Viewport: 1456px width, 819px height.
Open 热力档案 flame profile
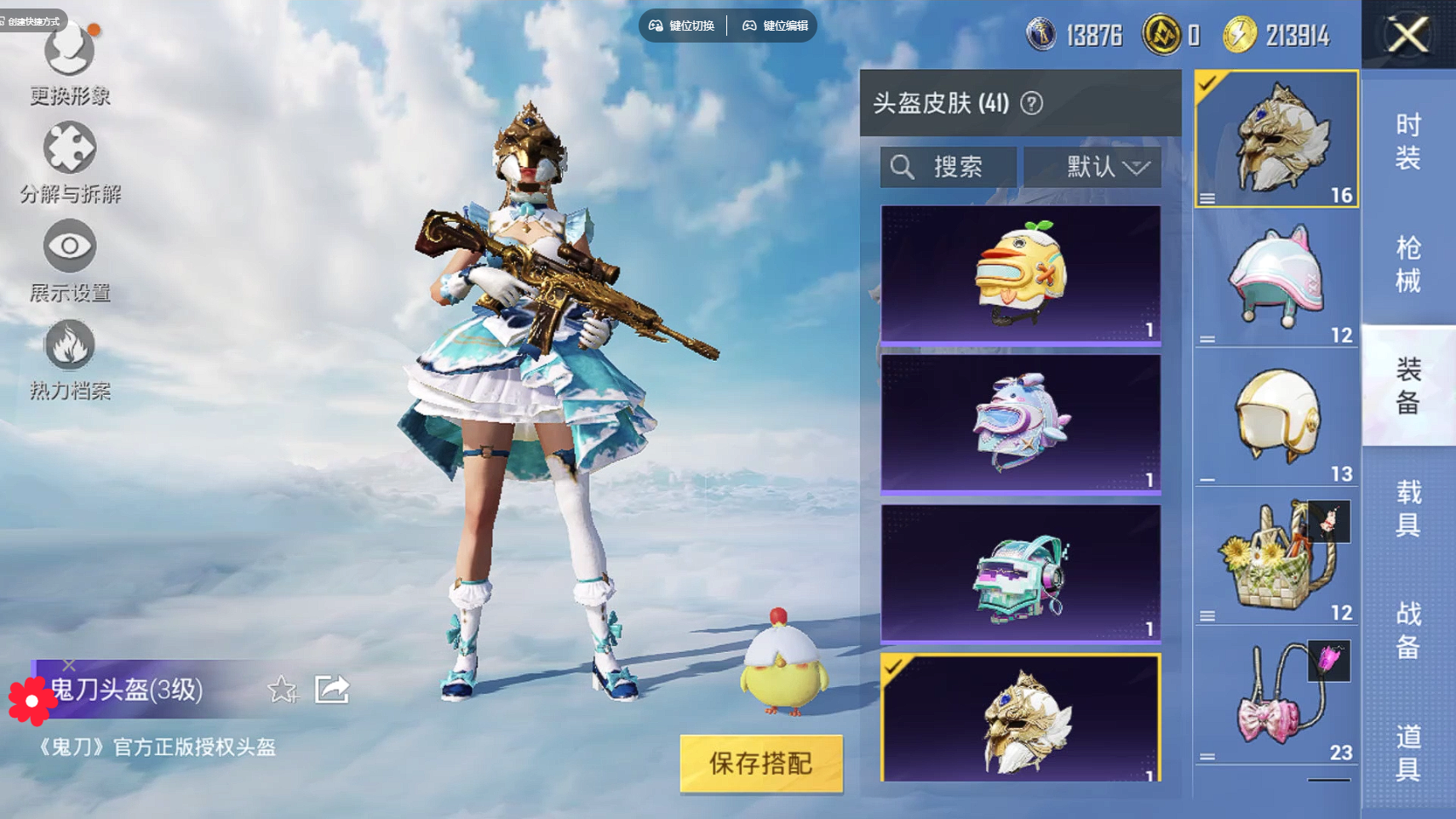[70, 359]
